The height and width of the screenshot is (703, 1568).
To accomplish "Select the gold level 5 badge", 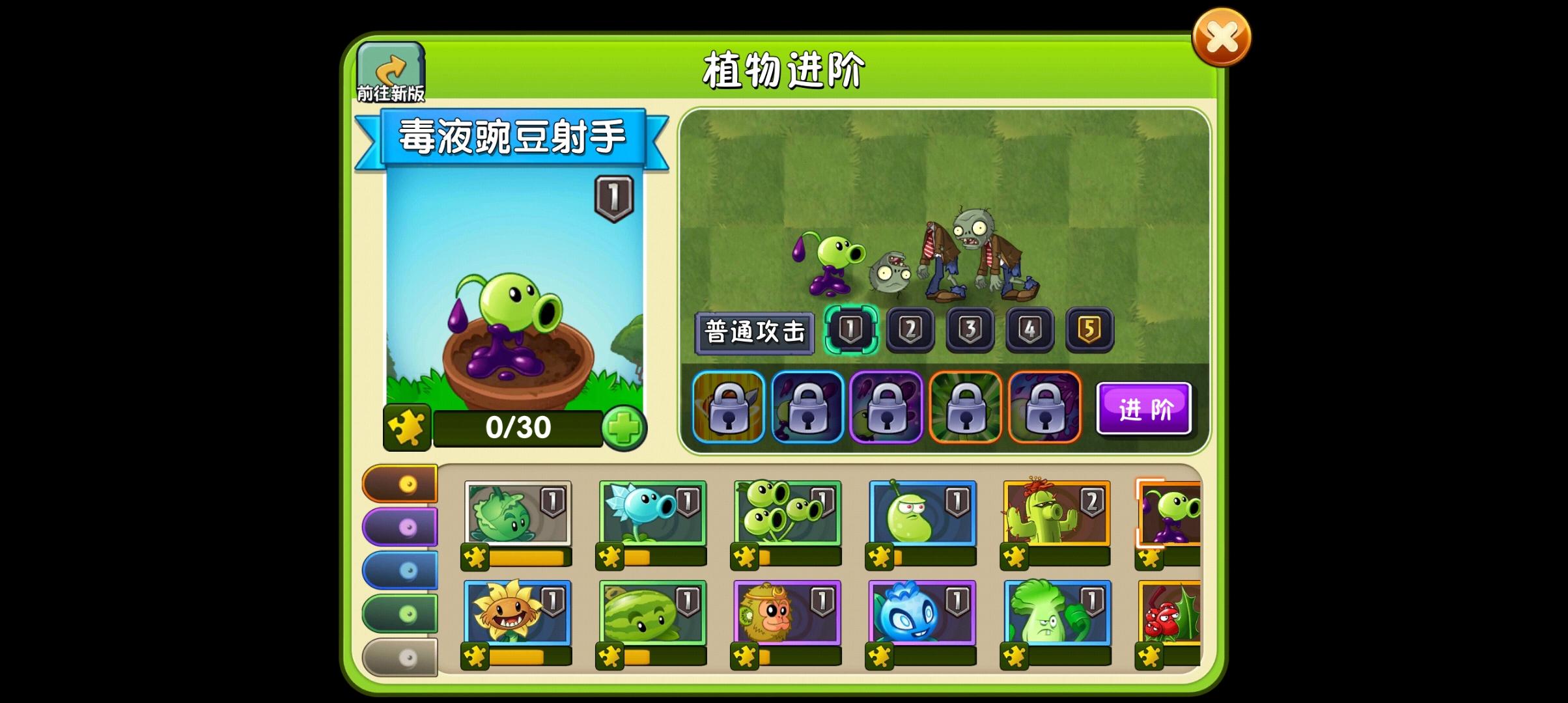I will [x=1088, y=329].
